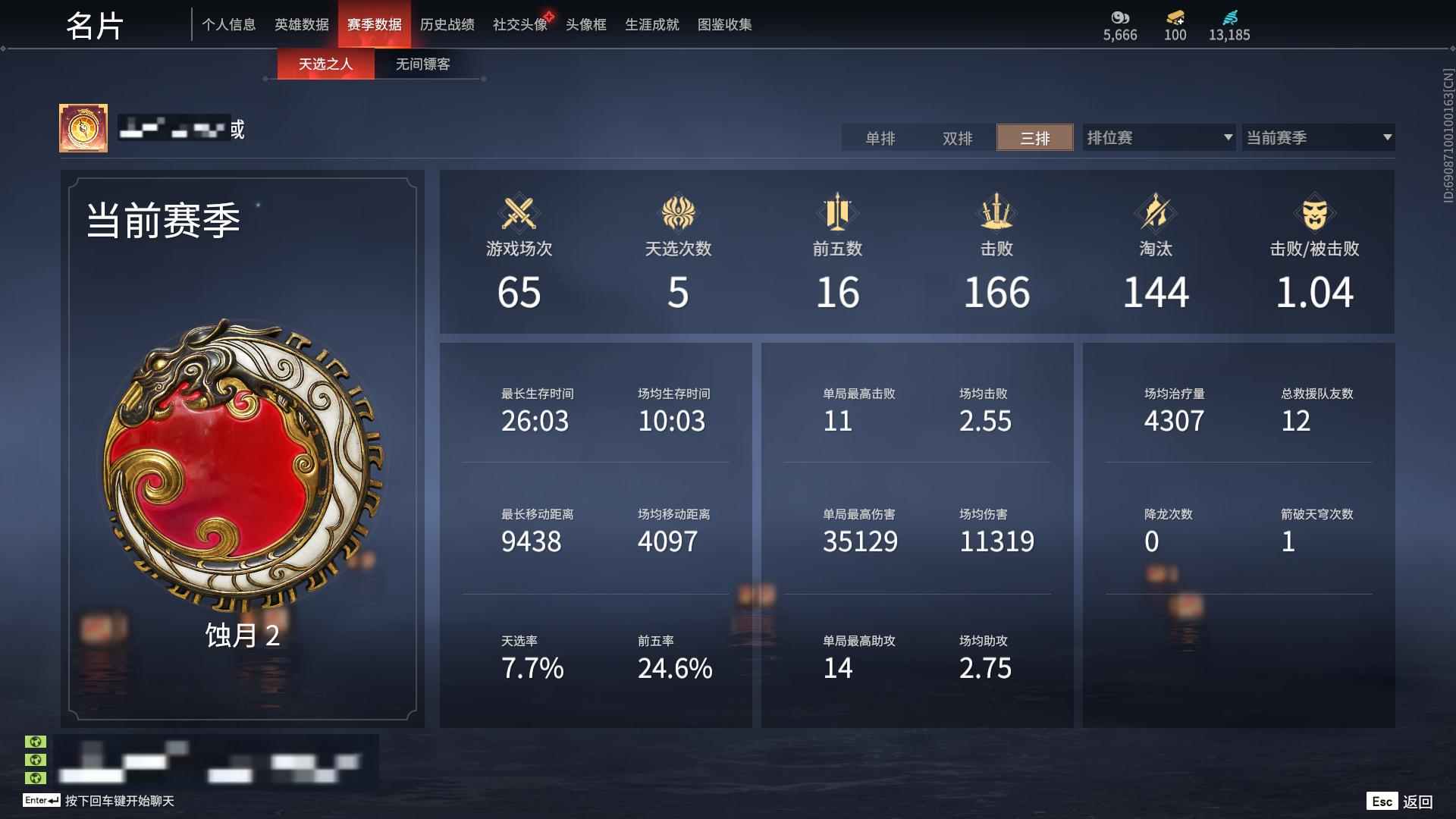Select the 单排 queue mode option

pos(880,138)
